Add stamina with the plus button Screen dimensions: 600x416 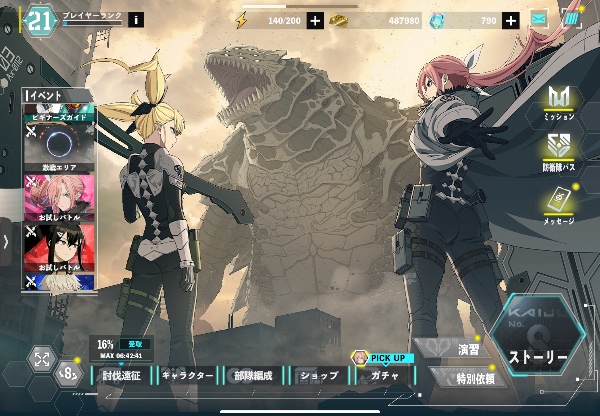pos(315,20)
